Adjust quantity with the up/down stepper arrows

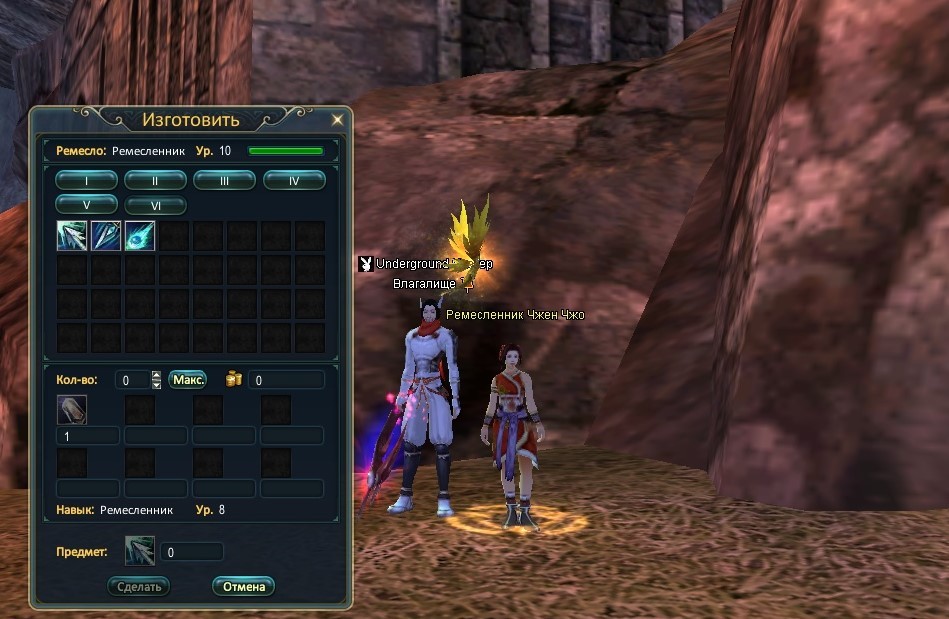(x=156, y=380)
